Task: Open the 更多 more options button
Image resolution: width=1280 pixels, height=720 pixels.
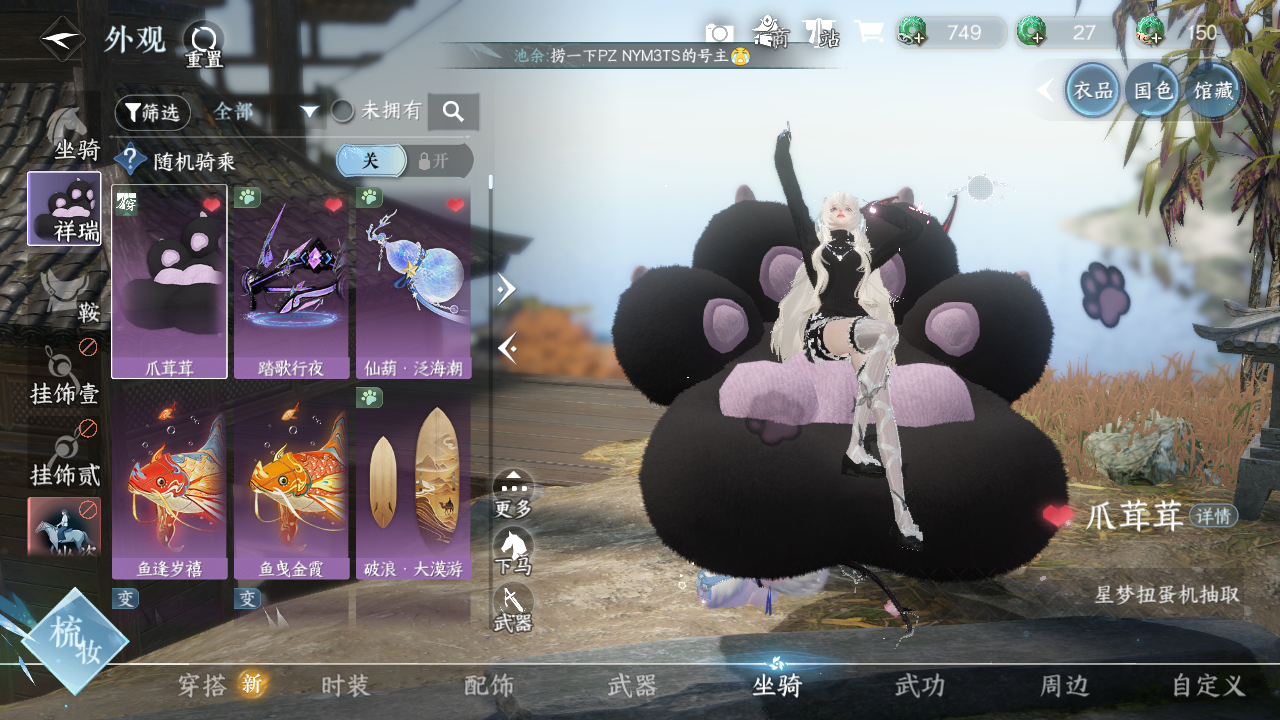Action: [x=513, y=493]
